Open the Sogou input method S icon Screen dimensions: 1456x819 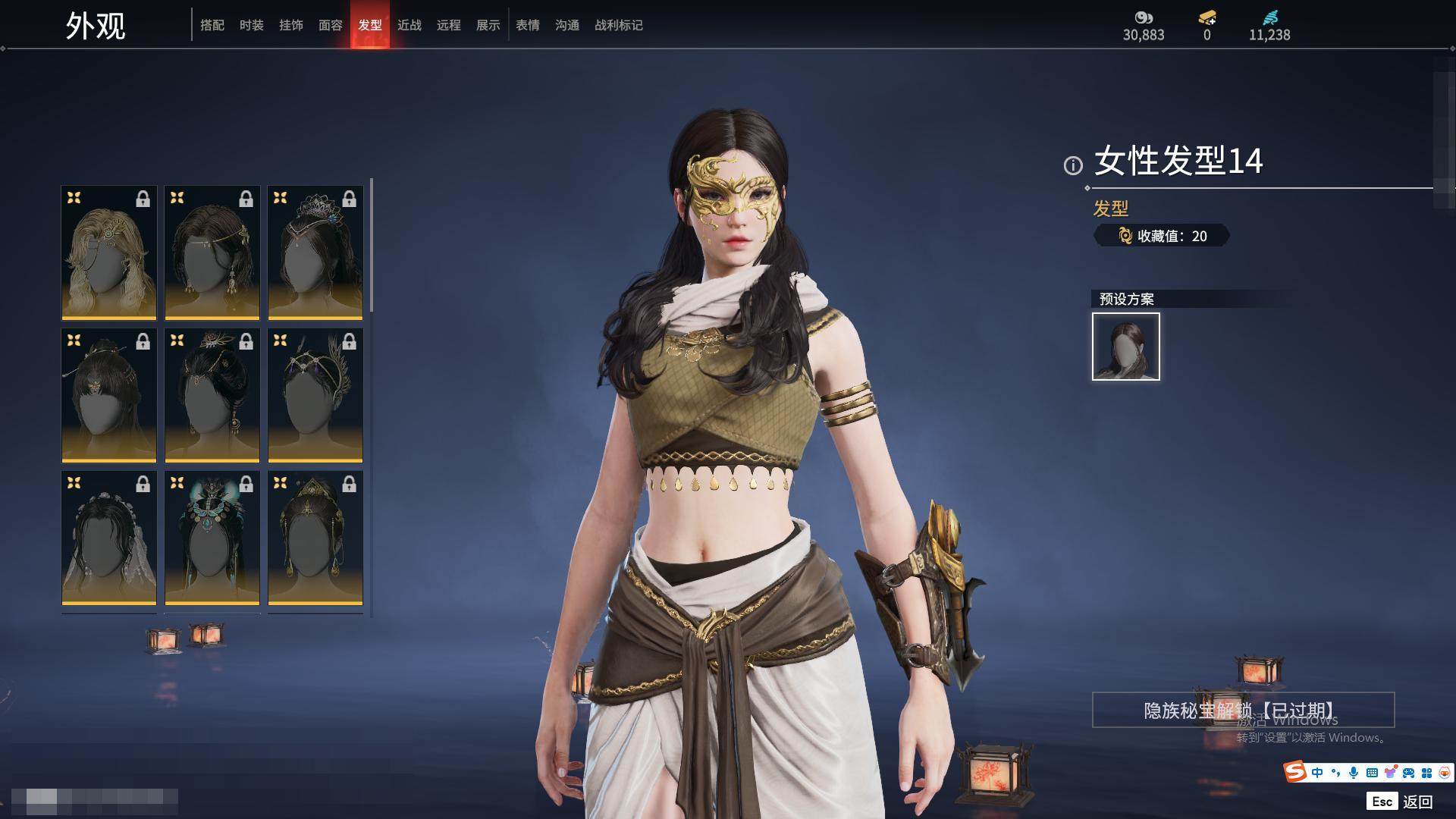coord(1294,772)
